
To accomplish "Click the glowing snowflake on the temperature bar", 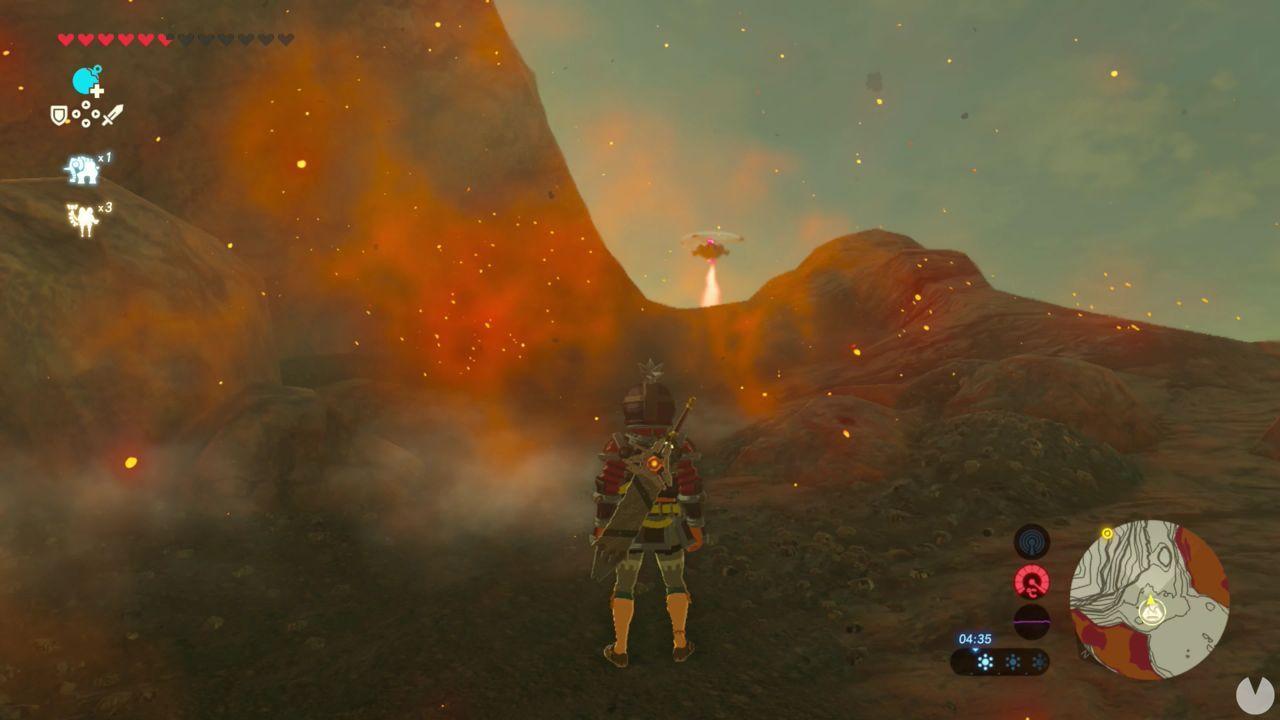I will coord(985,661).
